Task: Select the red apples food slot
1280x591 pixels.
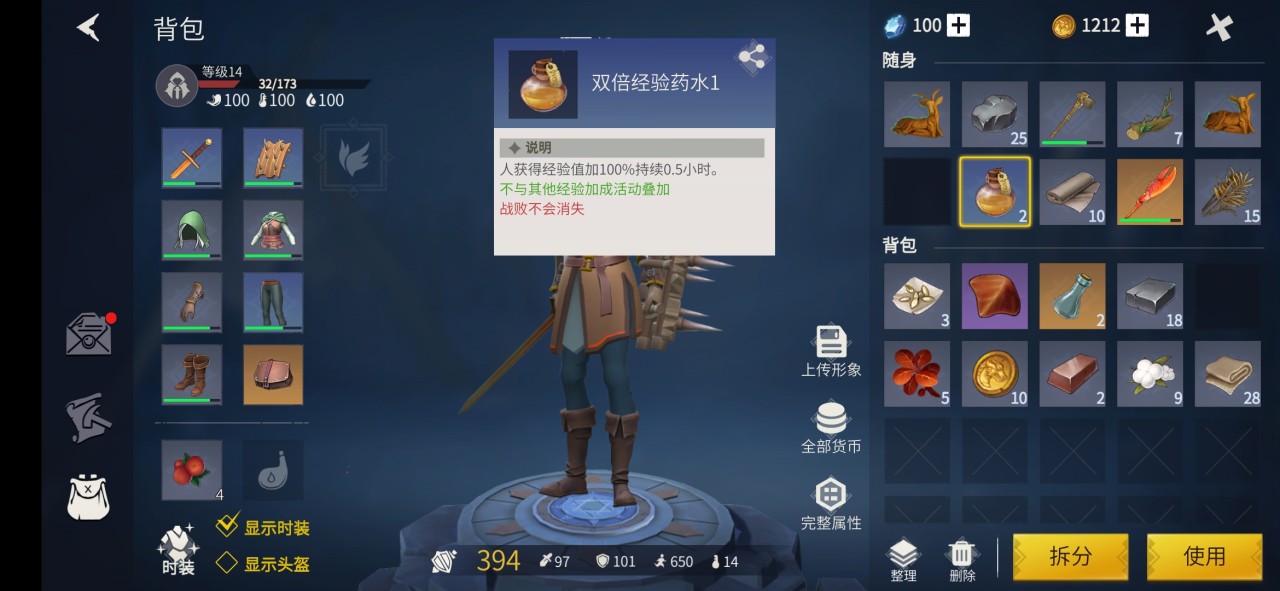Action: point(192,470)
